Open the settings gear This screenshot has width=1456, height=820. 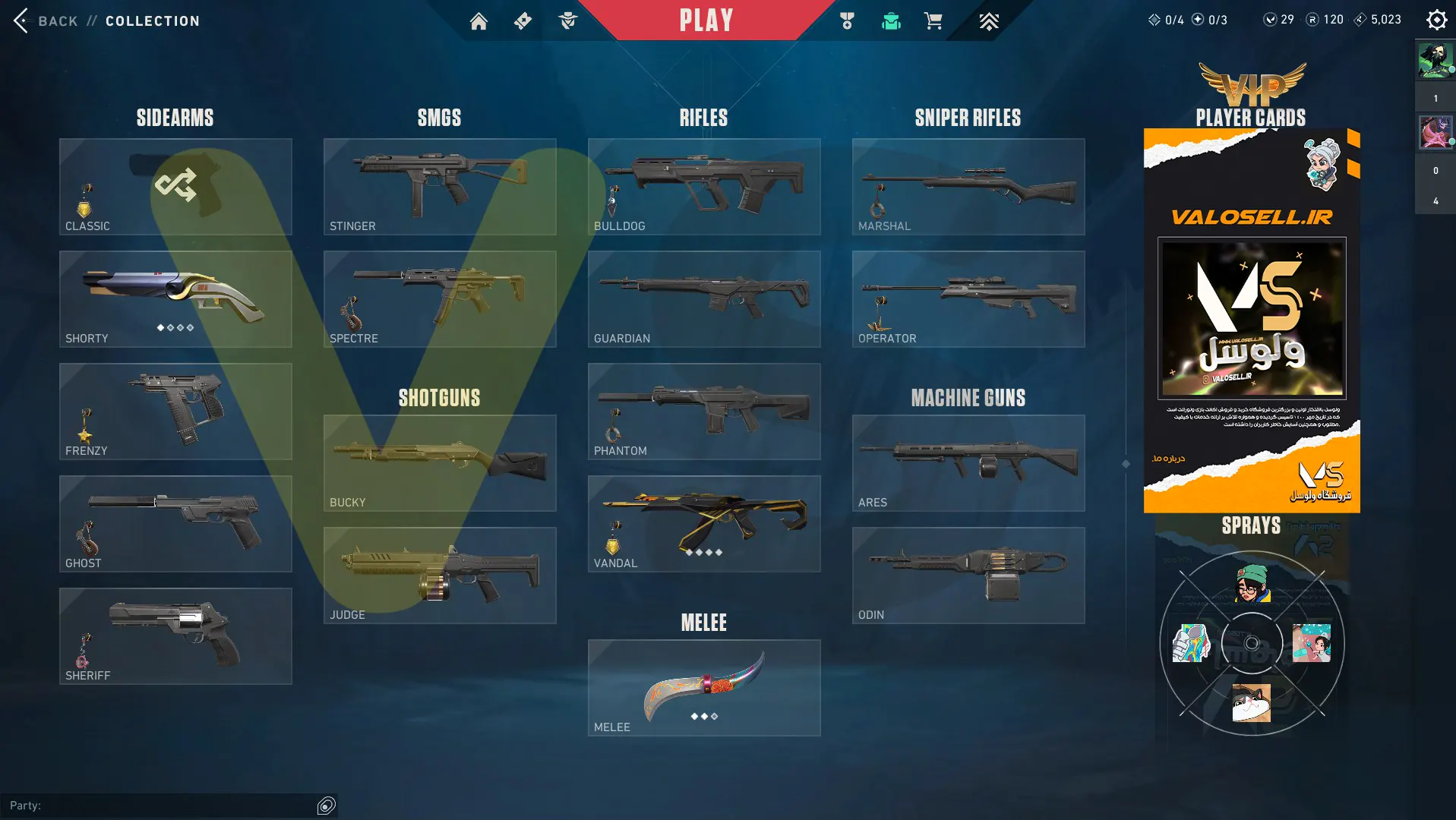1435,20
